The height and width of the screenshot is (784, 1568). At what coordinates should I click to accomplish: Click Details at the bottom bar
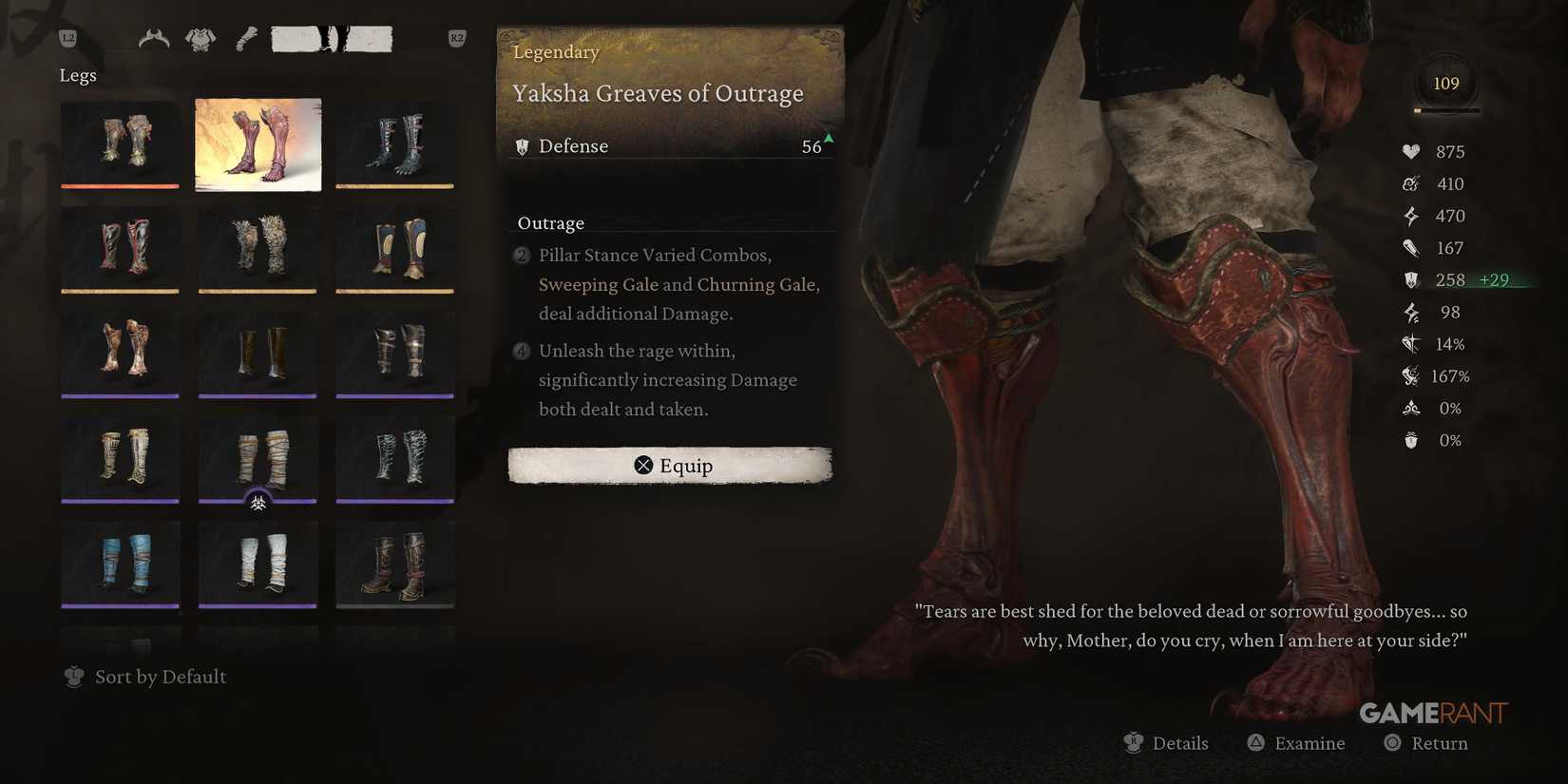click(x=1167, y=743)
